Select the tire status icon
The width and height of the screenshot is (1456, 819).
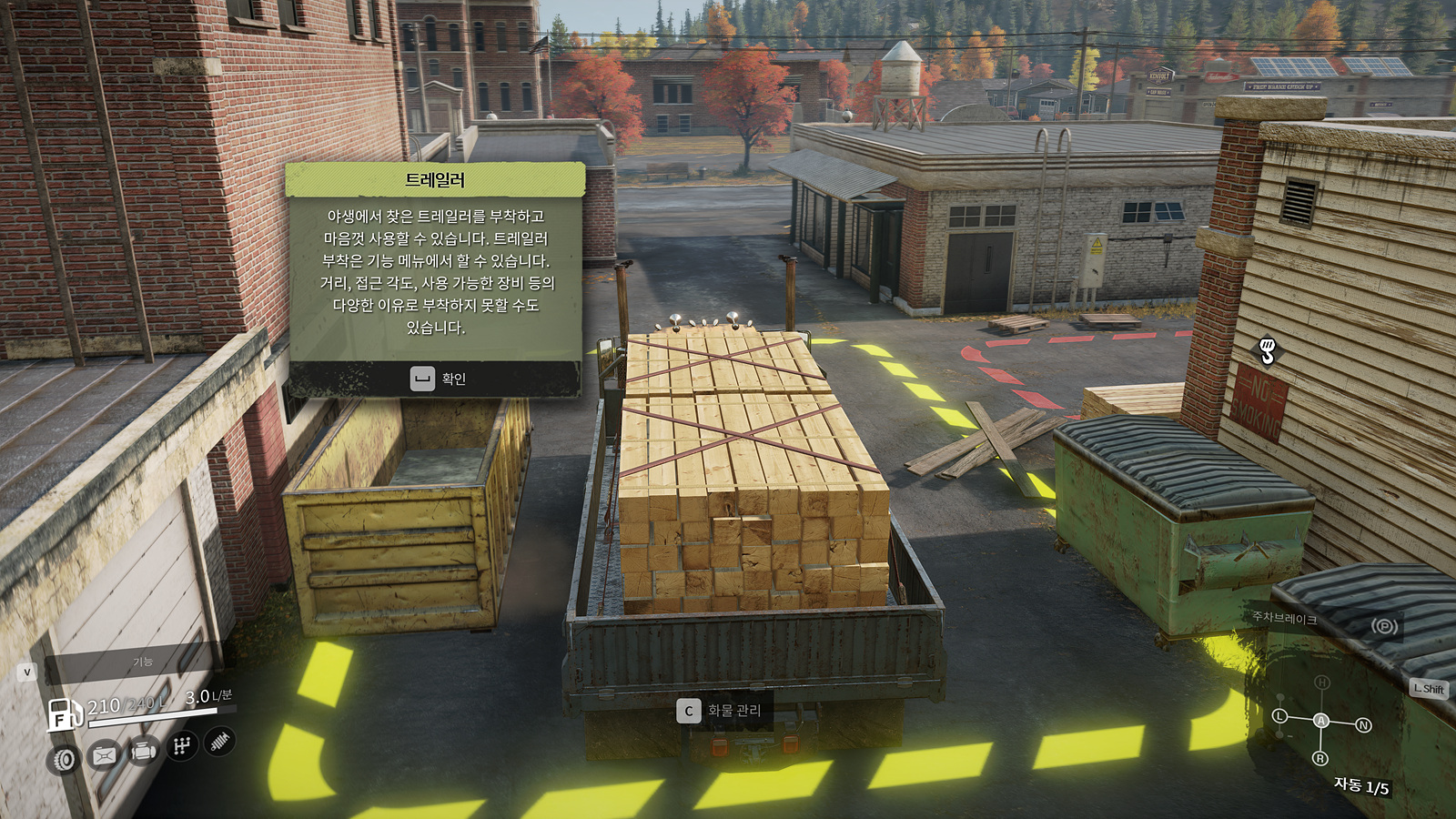coord(65,759)
